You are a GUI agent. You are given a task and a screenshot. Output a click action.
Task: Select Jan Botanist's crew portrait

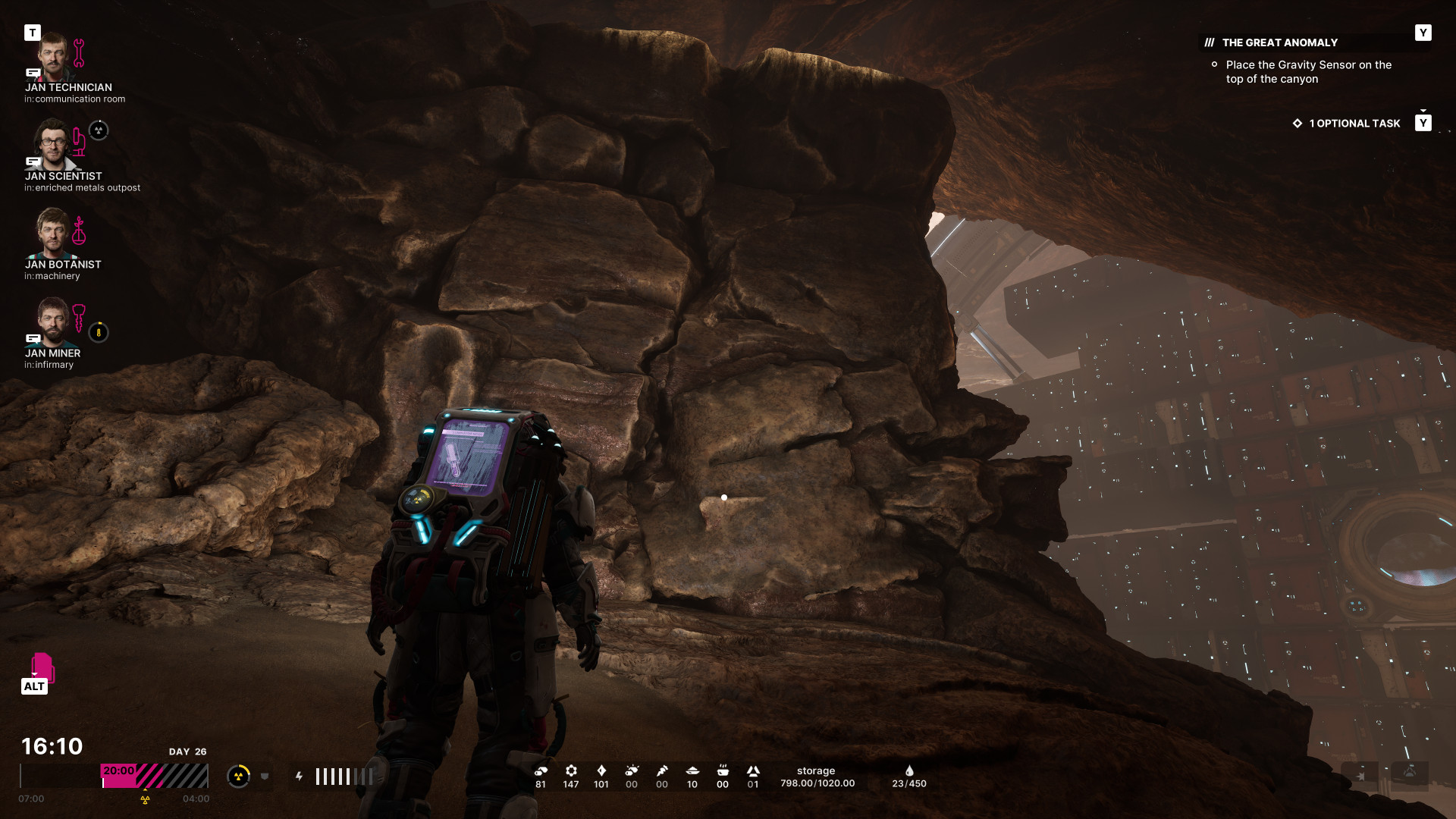[52, 233]
